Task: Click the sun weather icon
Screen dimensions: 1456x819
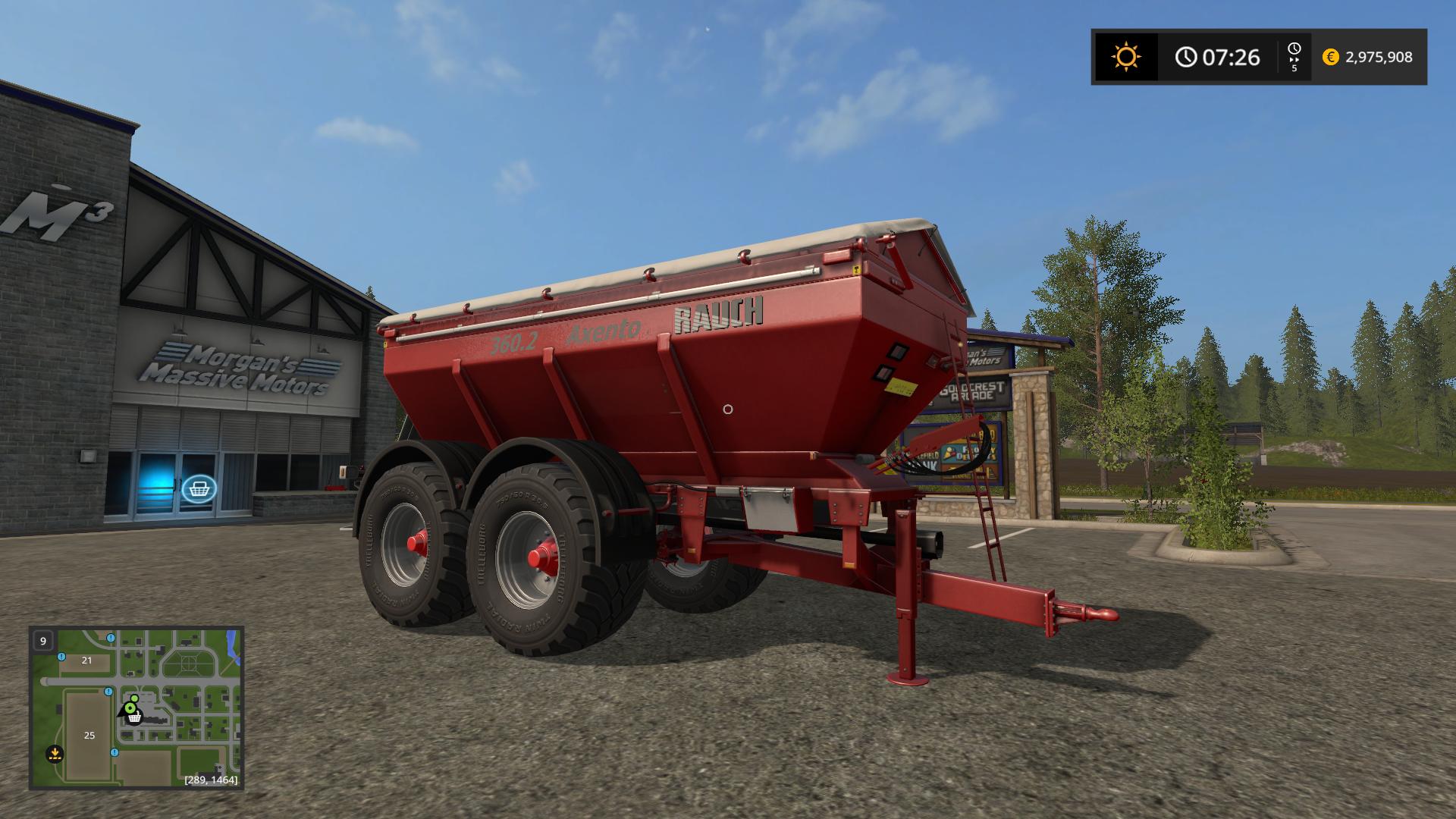Action: (1125, 57)
